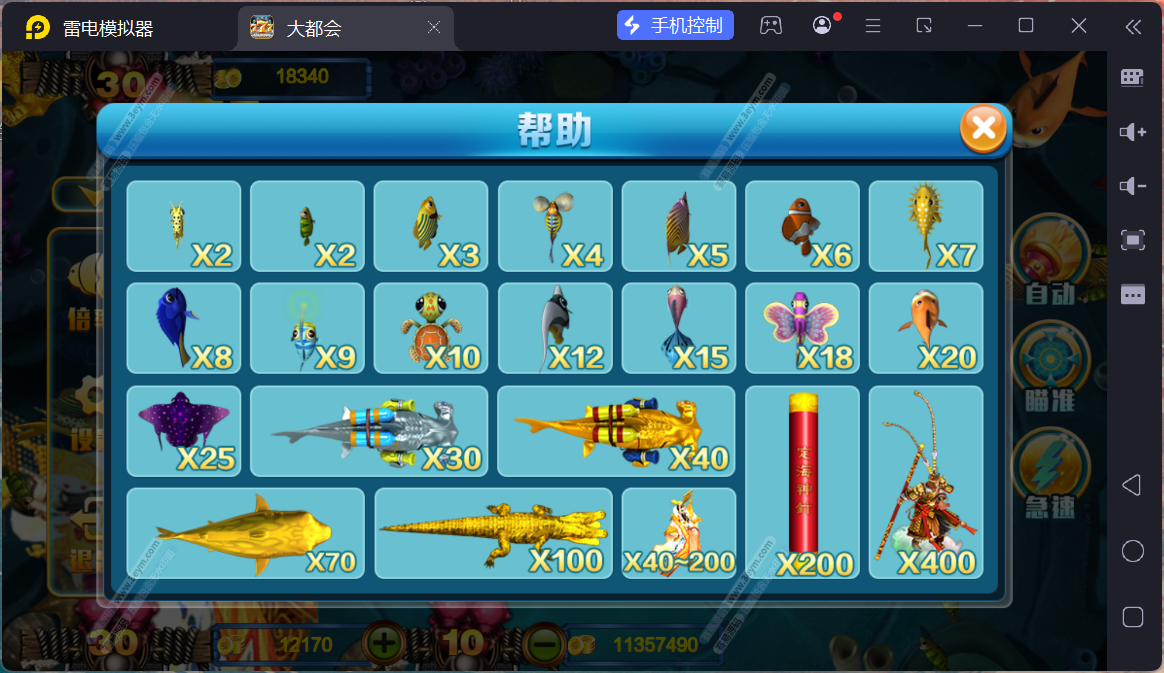1164x673 pixels.
Task: Select the X6 clownfish tile
Action: click(802, 226)
